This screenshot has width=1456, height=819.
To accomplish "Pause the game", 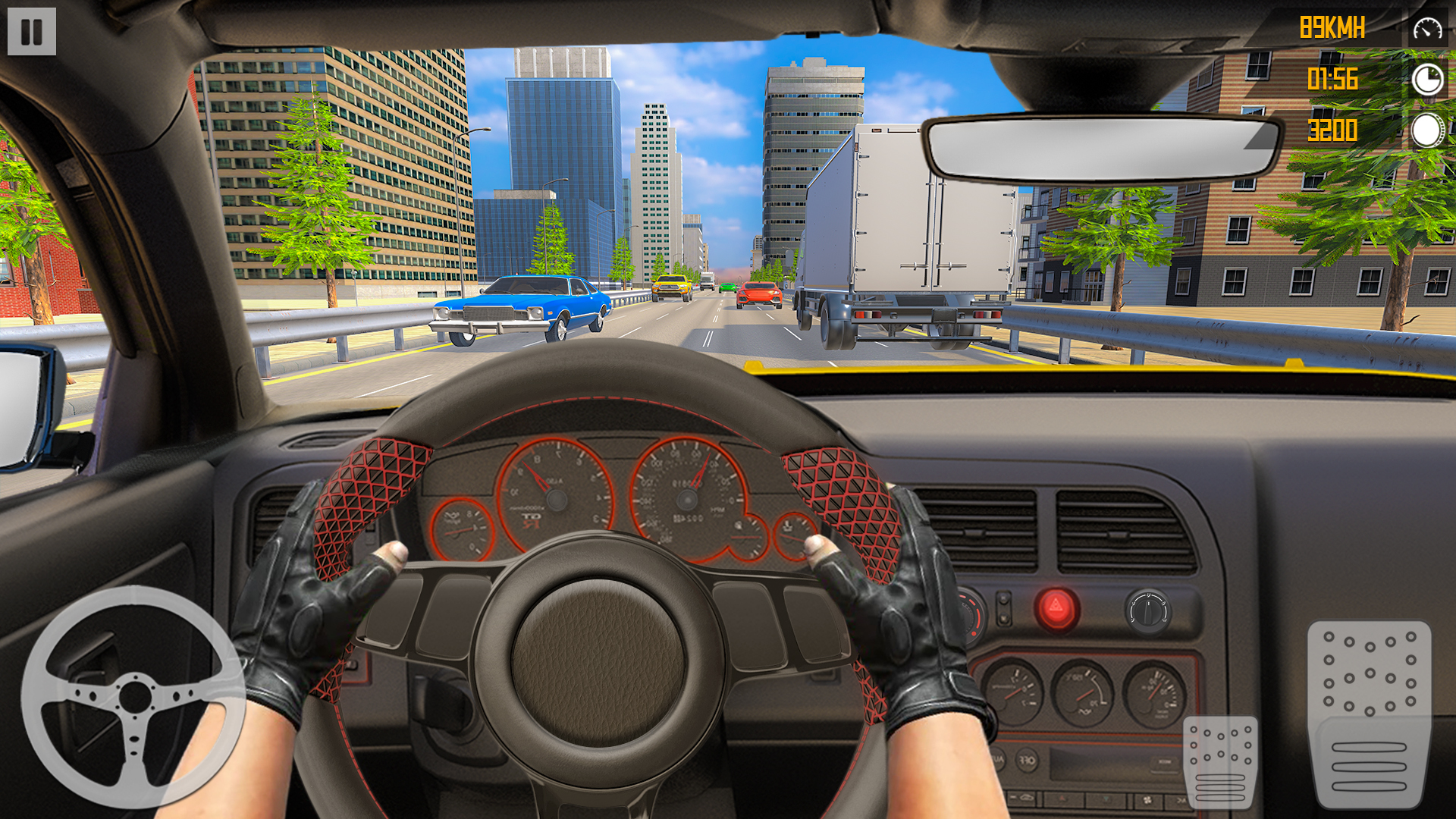I will pyautogui.click(x=30, y=31).
